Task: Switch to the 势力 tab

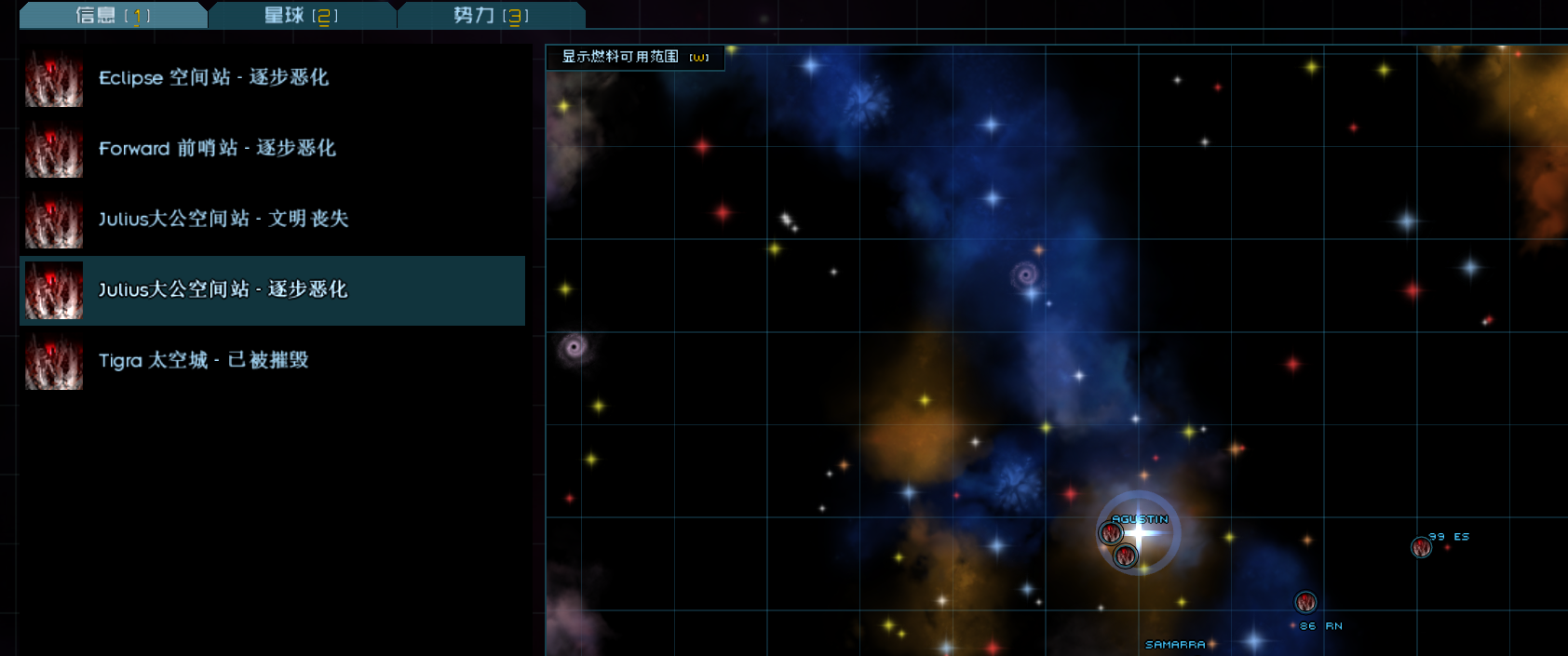Action: click(x=491, y=15)
